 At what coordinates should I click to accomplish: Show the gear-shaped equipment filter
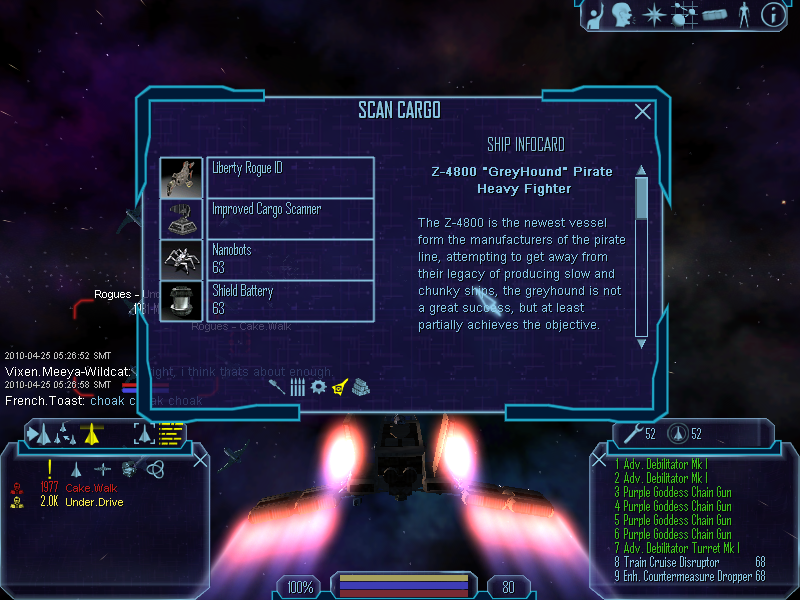pyautogui.click(x=319, y=386)
